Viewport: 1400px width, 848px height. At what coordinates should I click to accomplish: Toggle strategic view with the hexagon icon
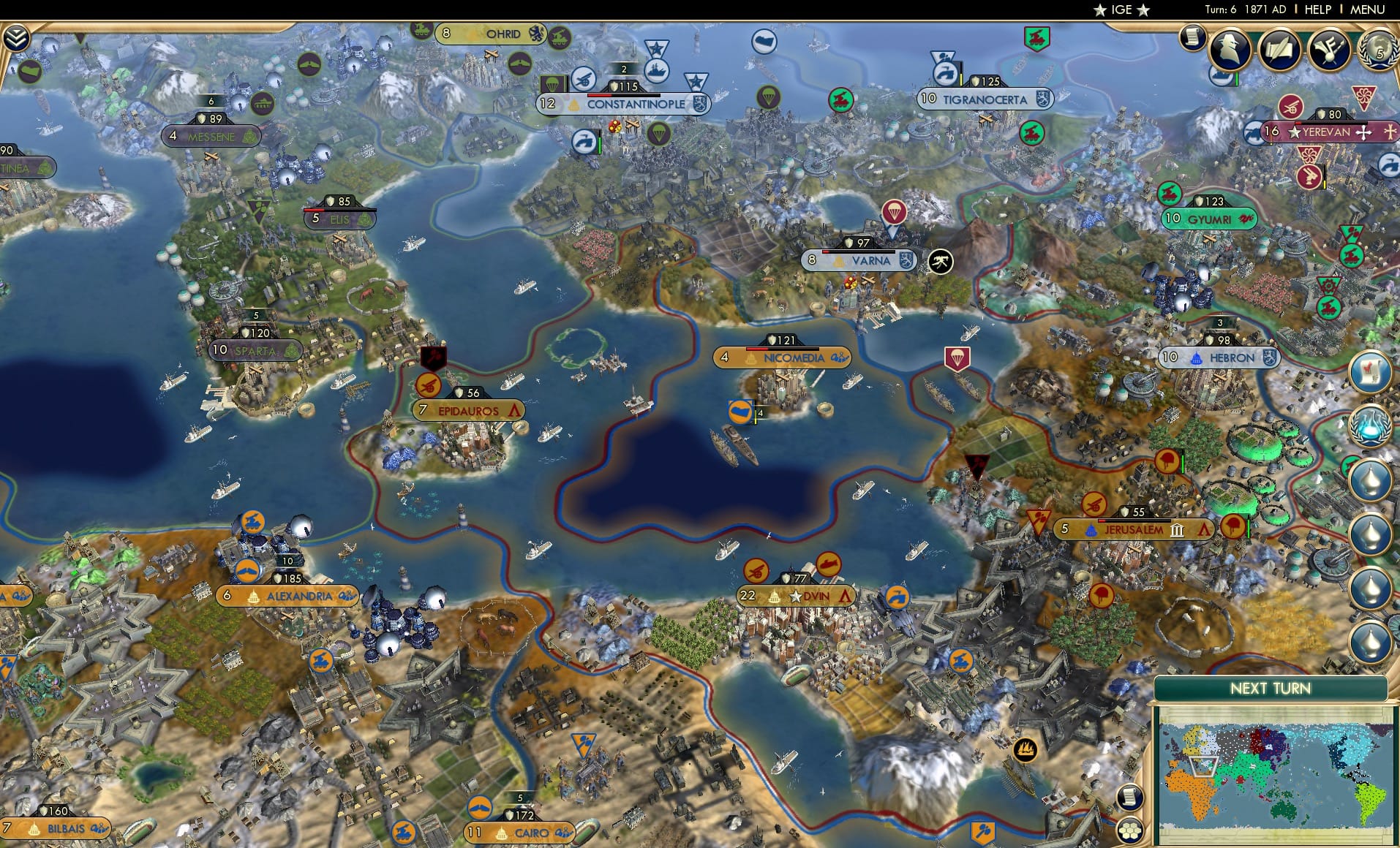1130,830
